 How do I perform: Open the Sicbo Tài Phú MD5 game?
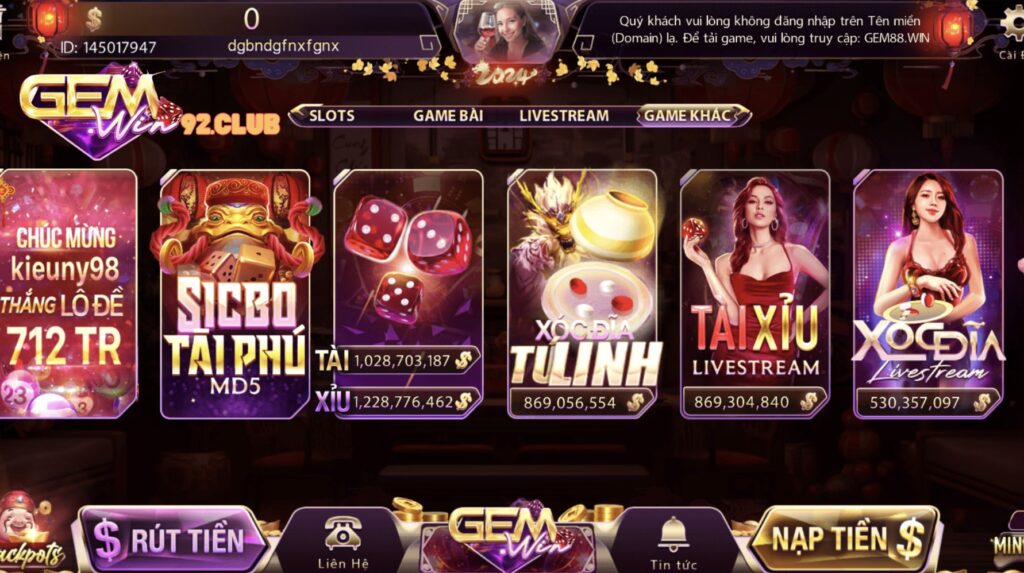click(x=236, y=294)
